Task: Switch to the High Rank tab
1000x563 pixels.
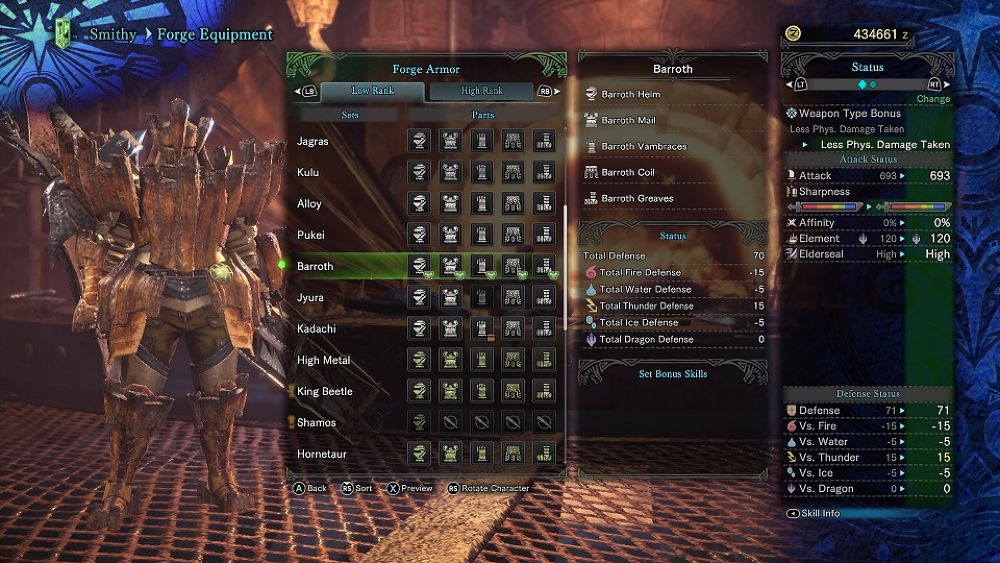Action: [481, 91]
